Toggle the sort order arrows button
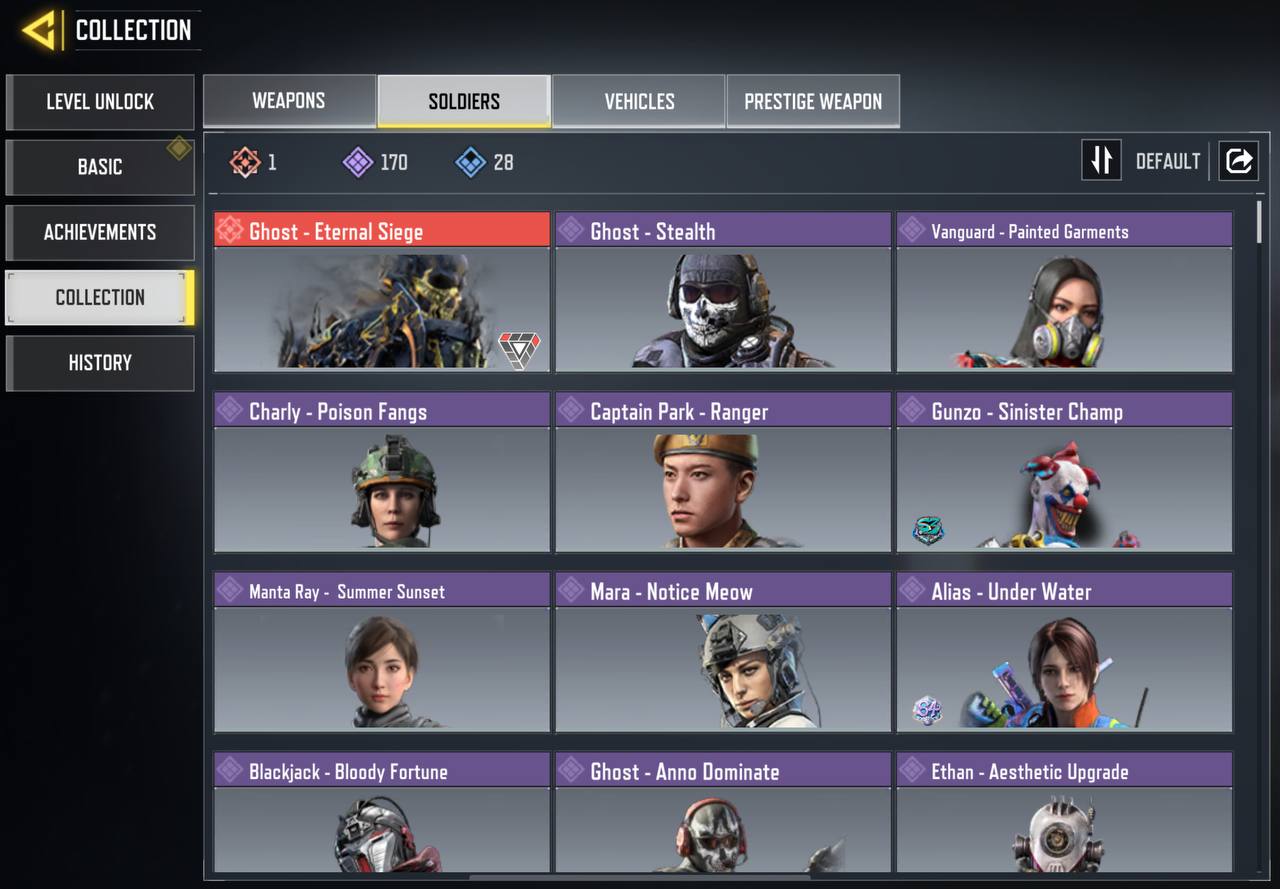The image size is (1280, 889). point(1101,160)
